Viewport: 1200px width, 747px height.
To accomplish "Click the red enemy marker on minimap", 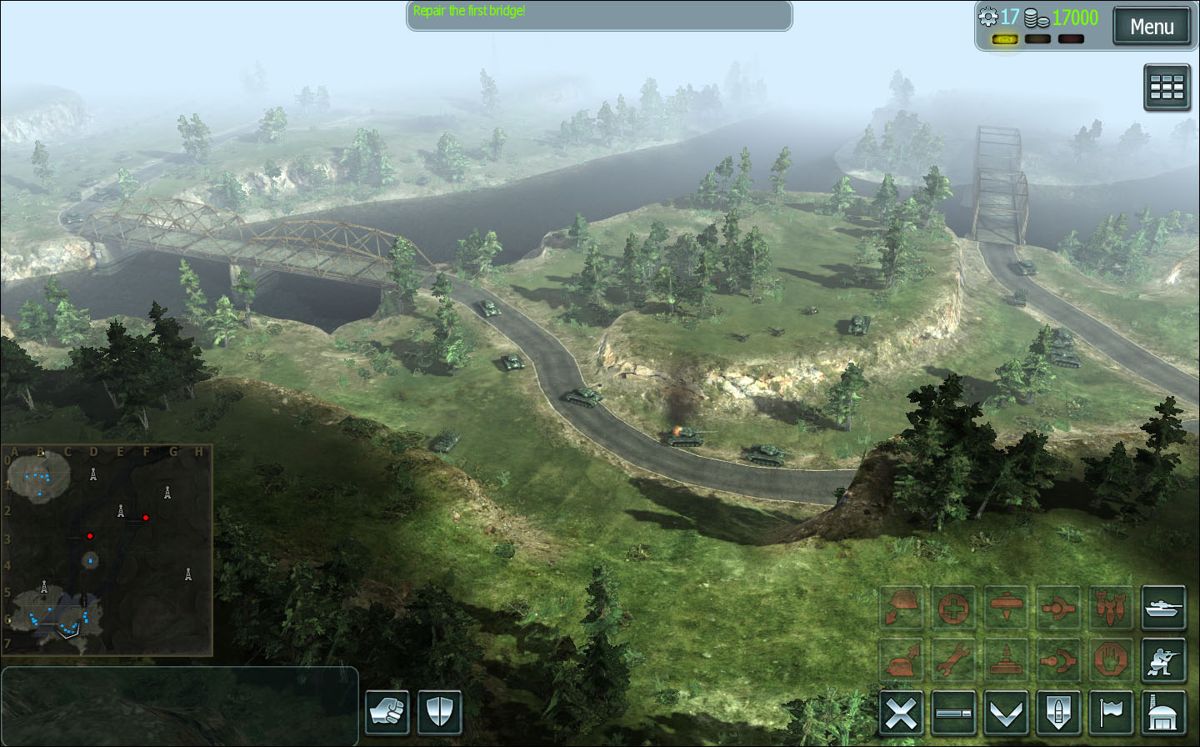I will point(146,517).
